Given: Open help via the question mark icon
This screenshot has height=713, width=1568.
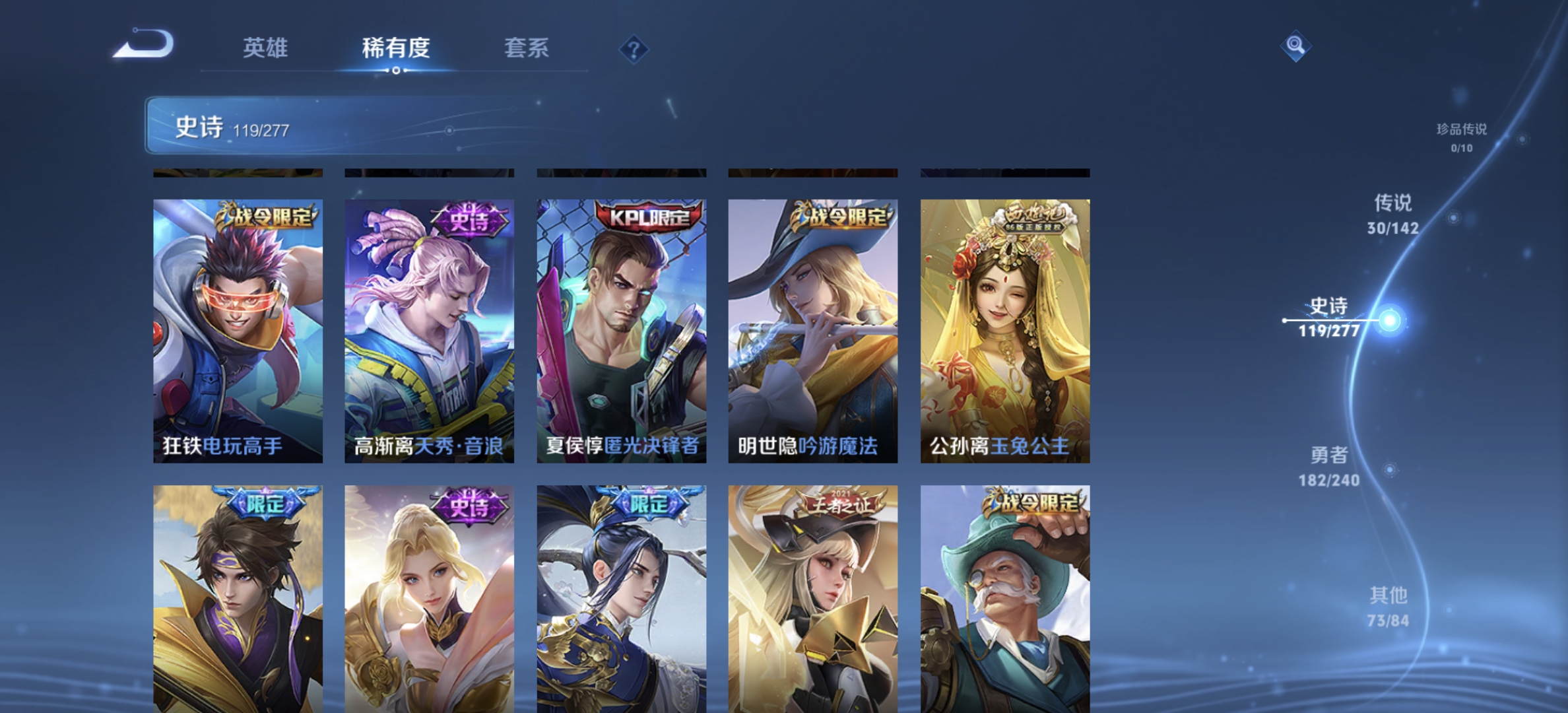Looking at the screenshot, I should tap(633, 50).
